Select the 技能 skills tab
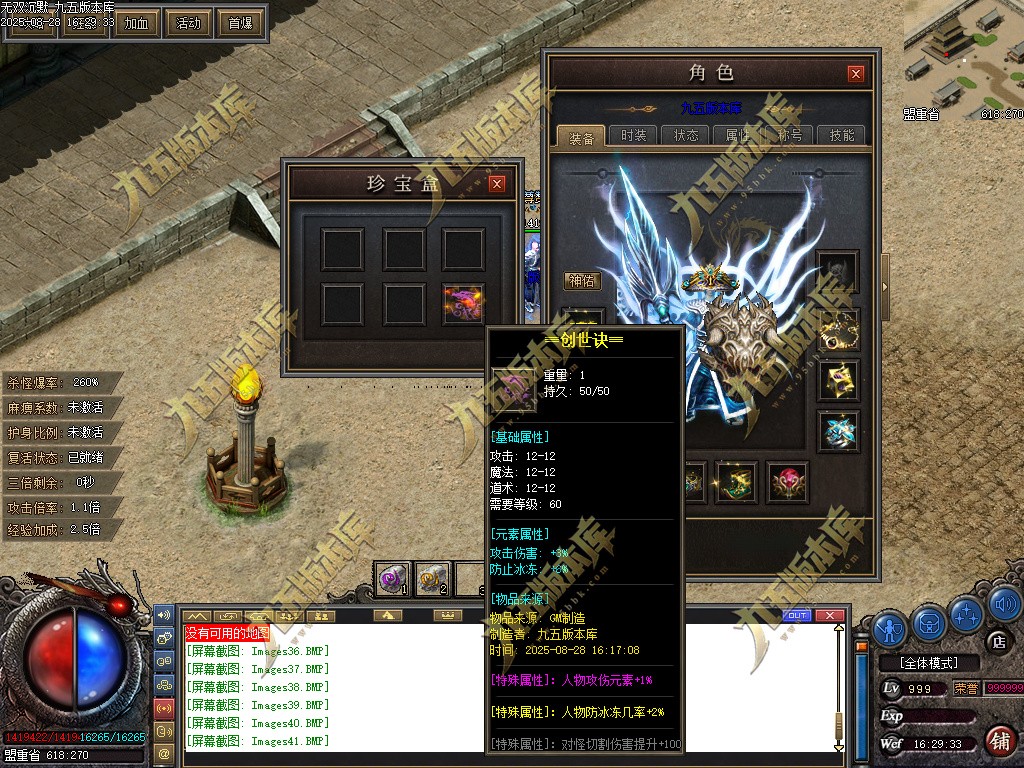The height and width of the screenshot is (768, 1024). click(x=842, y=136)
